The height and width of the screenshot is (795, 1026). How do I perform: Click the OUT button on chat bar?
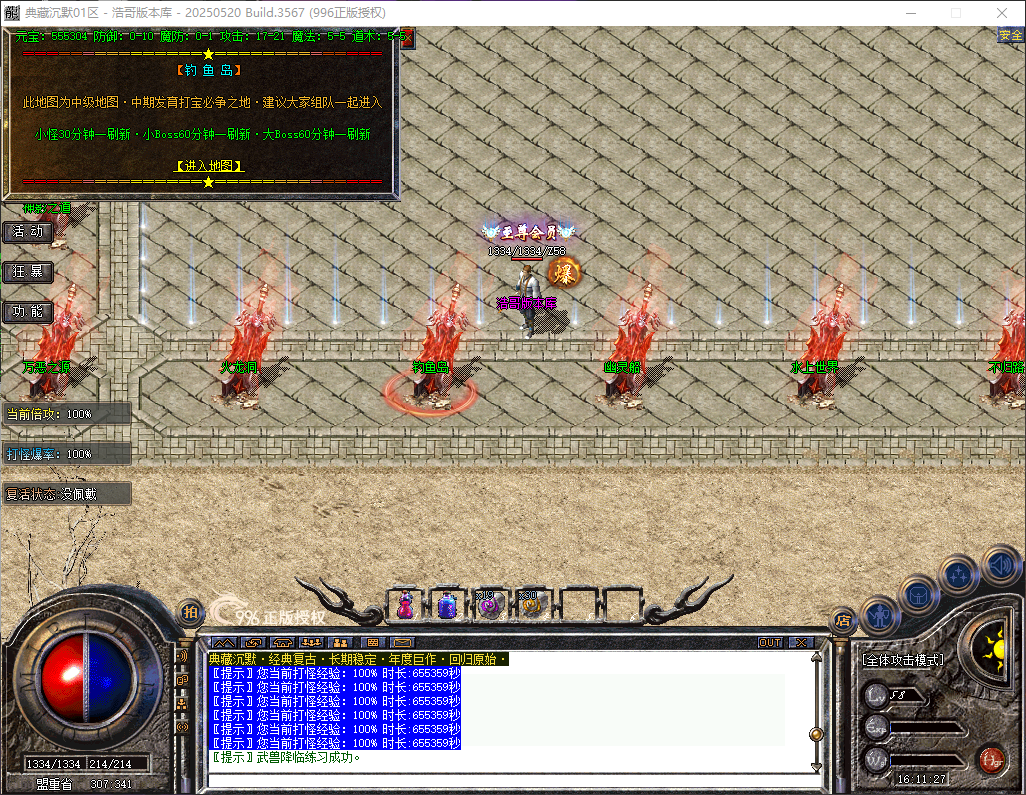(770, 642)
